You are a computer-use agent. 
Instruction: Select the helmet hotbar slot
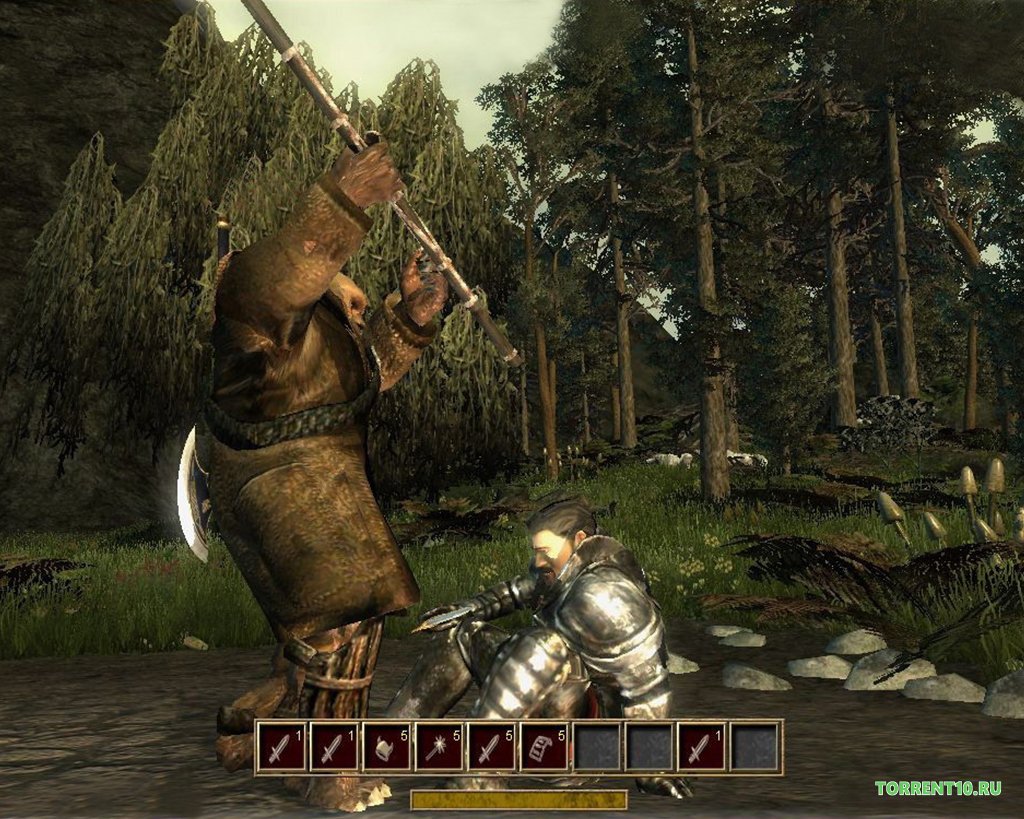pos(387,747)
